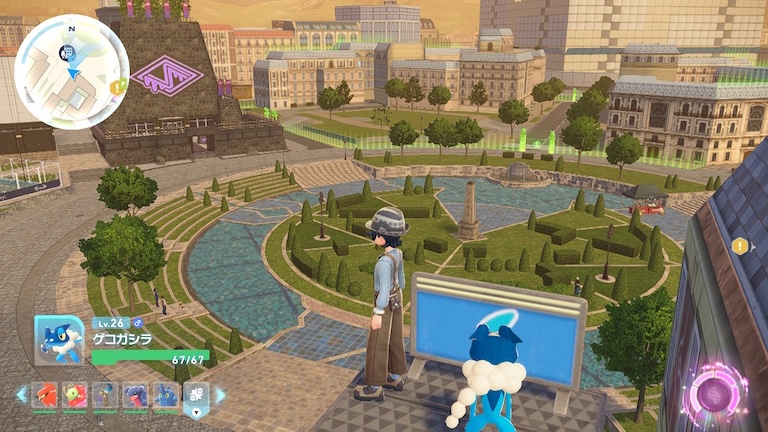This screenshot has height=432, width=768.
Task: Select the purple sword Pokémon party slot
Action: [x=105, y=395]
